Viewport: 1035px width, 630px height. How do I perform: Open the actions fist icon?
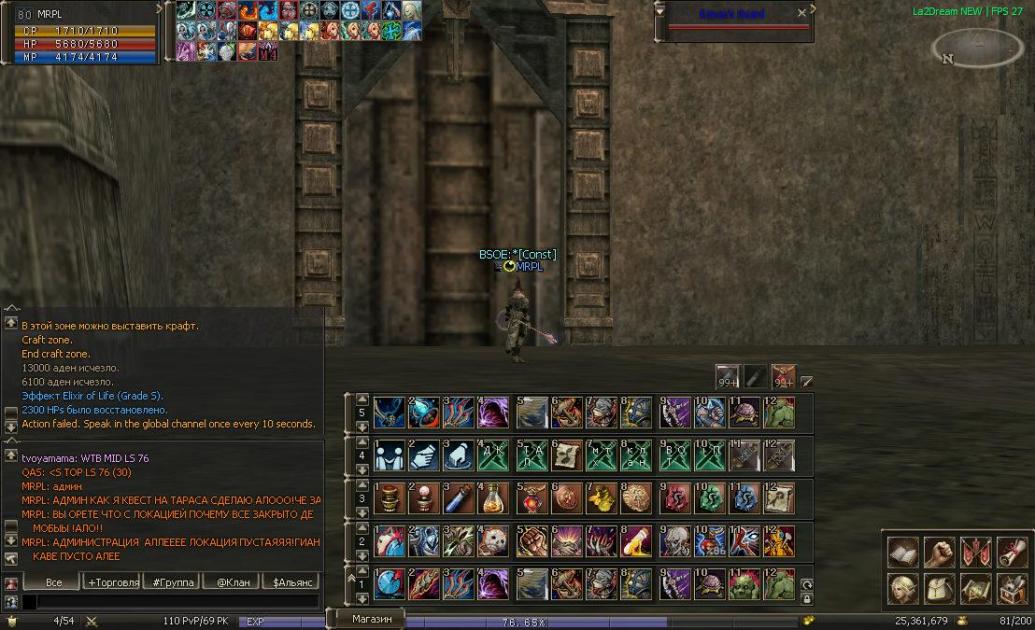tap(940, 552)
